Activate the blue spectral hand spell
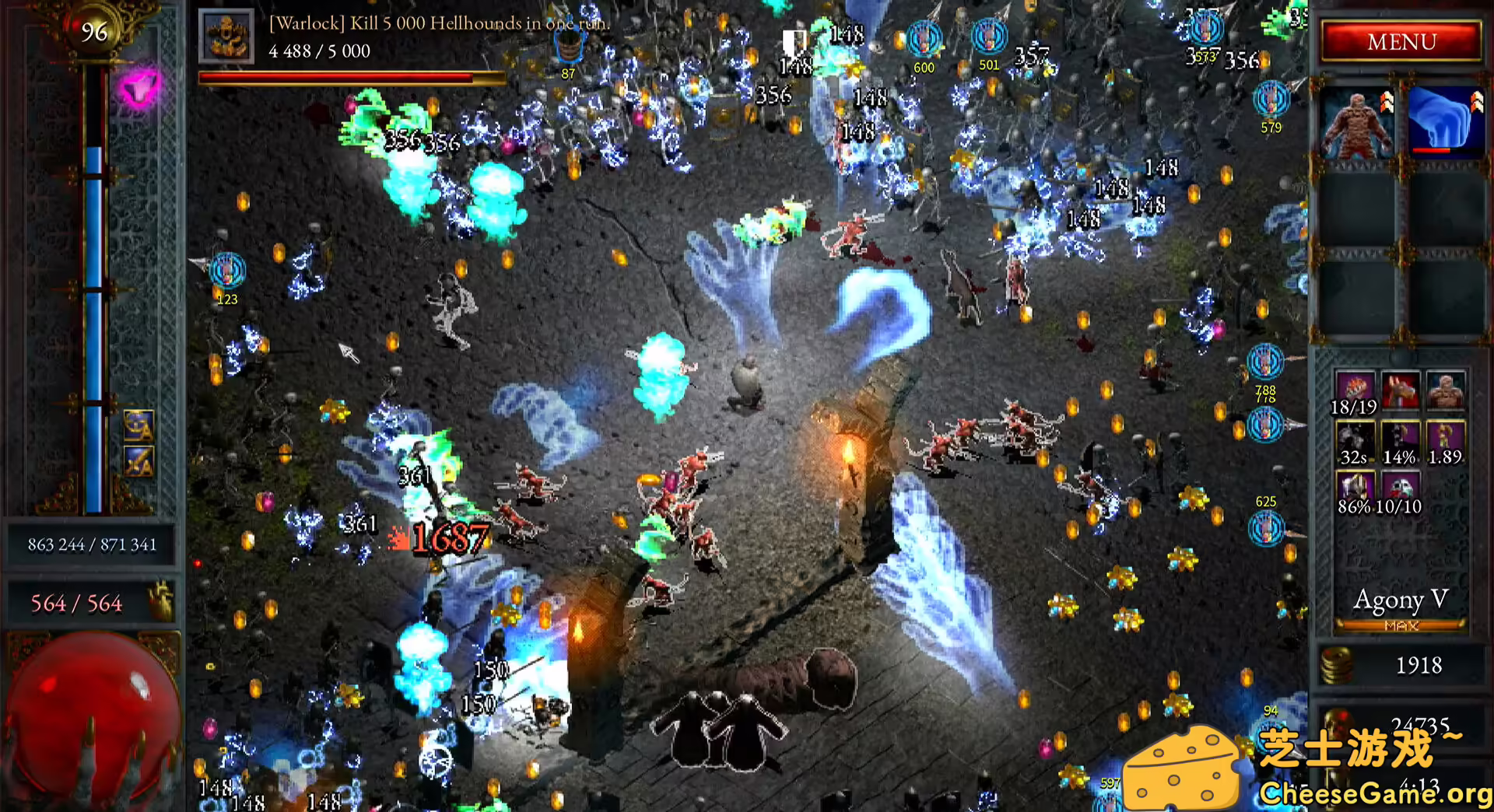This screenshot has width=1494, height=812. coord(1442,124)
